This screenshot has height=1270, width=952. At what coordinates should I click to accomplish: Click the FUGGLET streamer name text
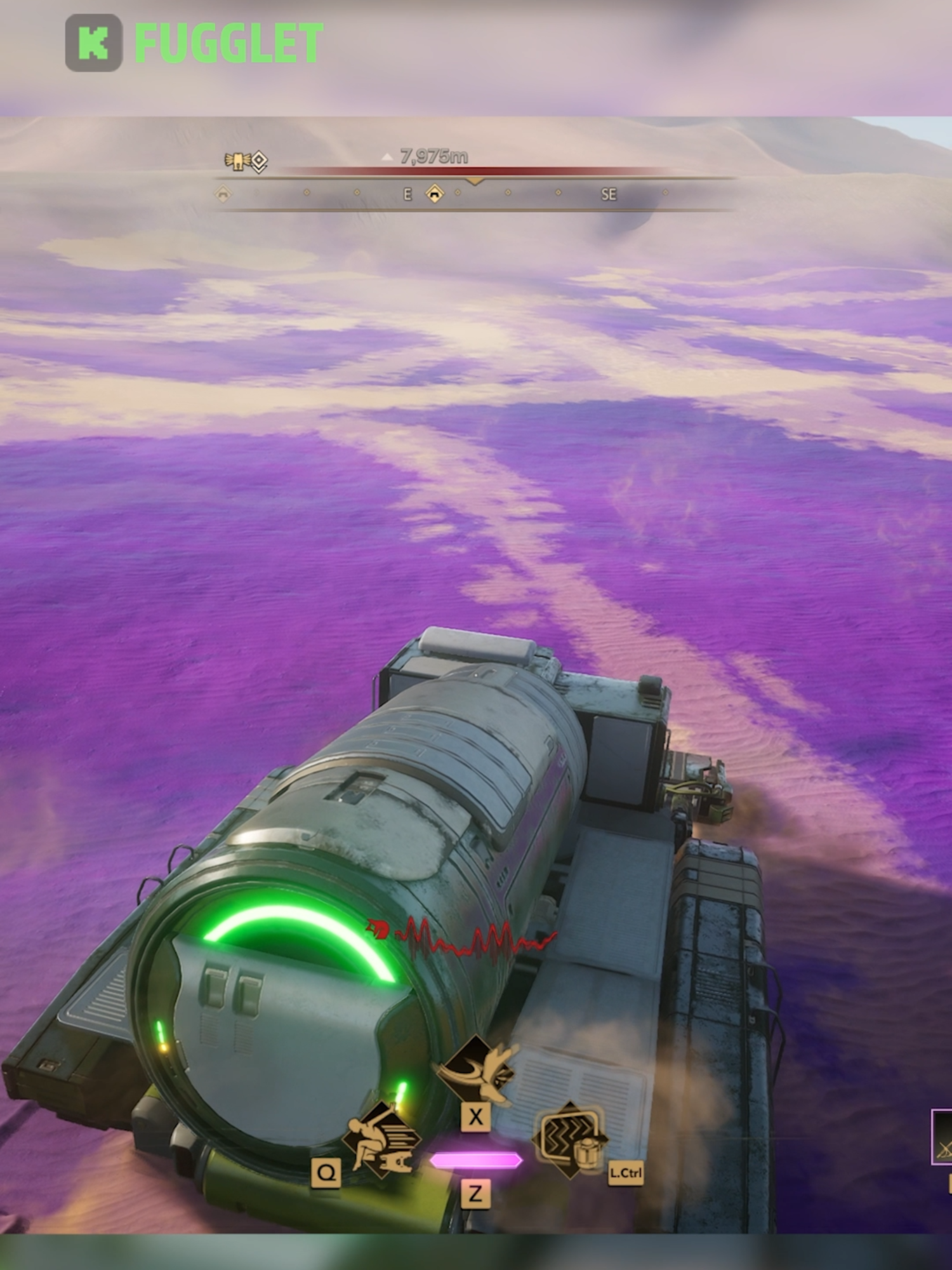pos(228,39)
